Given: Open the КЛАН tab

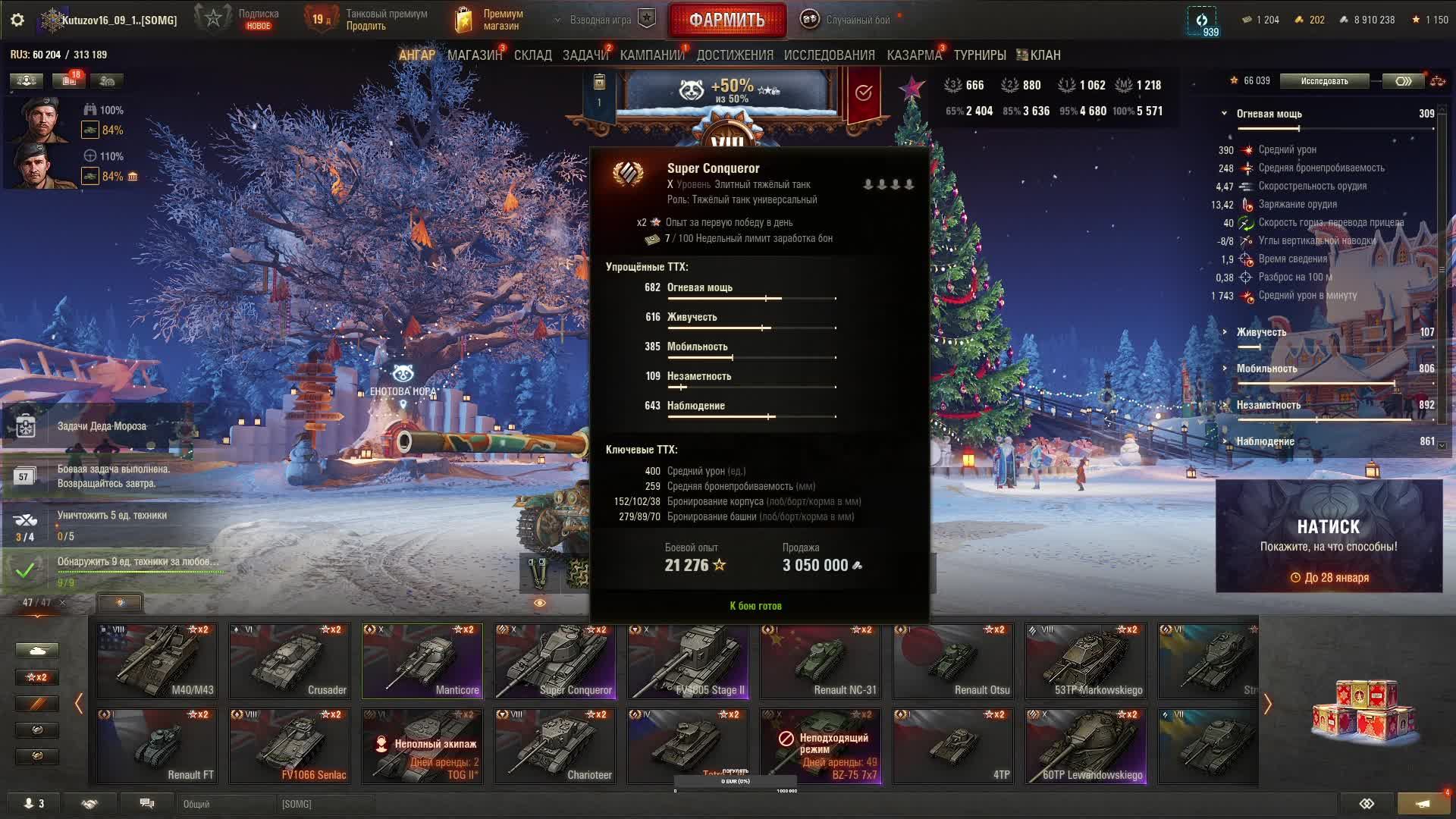Looking at the screenshot, I should 1039,55.
